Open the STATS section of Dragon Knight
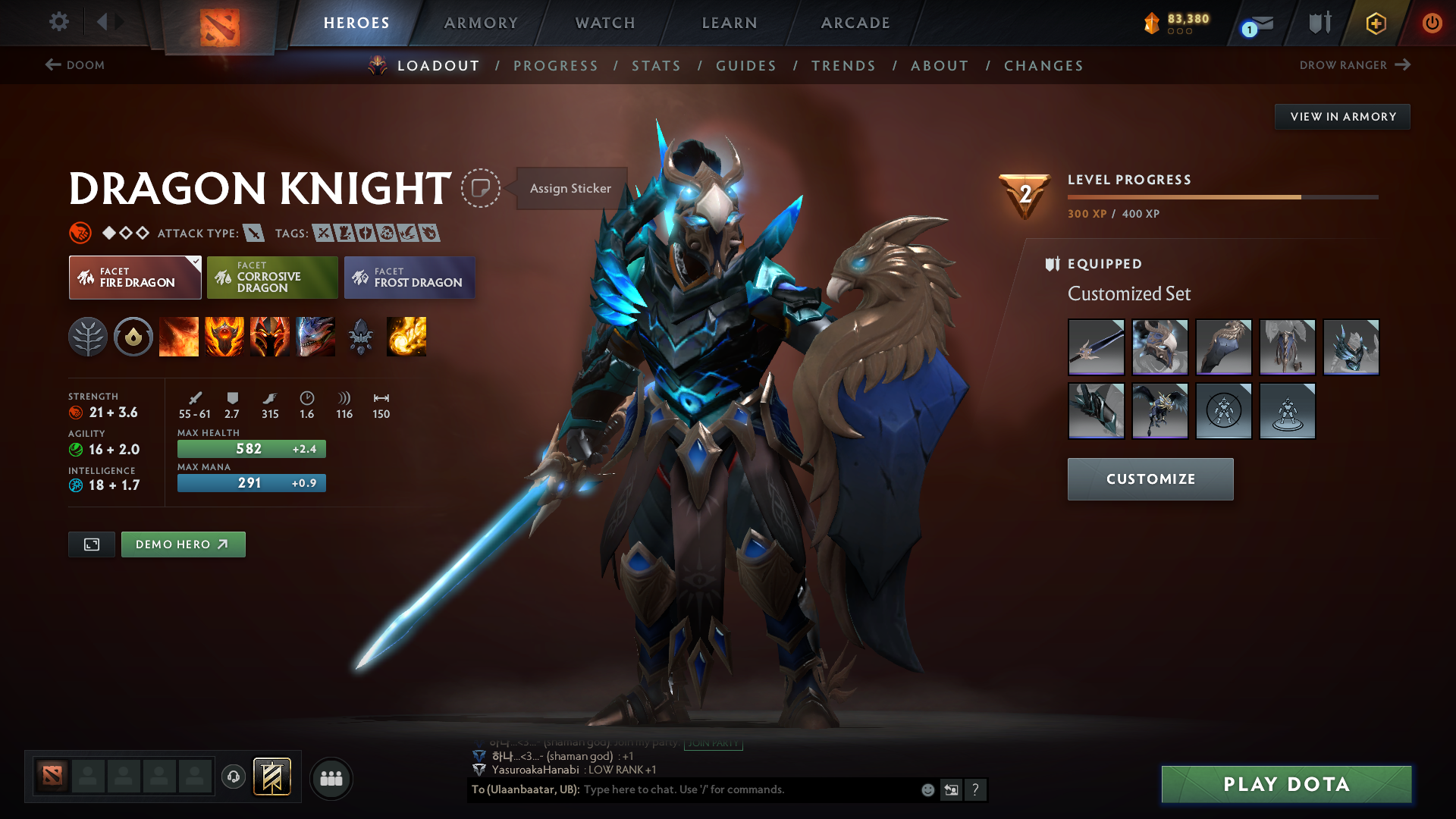Image resolution: width=1456 pixels, height=819 pixels. coord(656,66)
